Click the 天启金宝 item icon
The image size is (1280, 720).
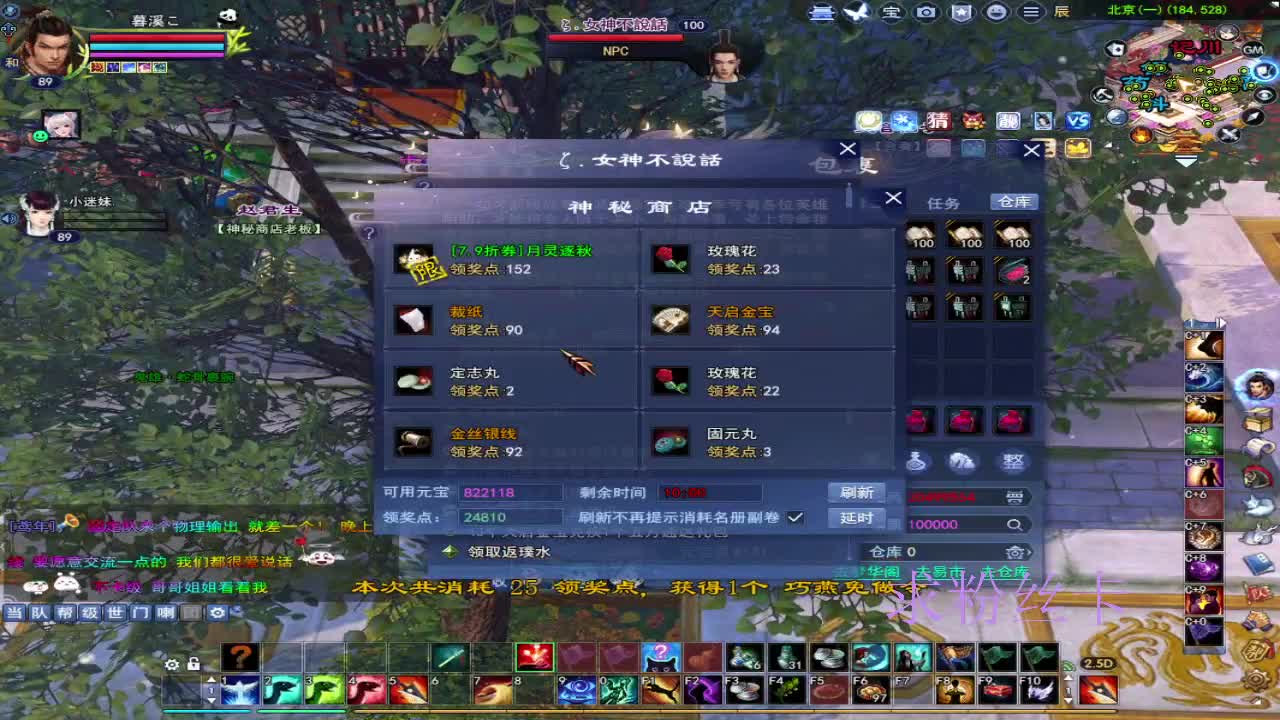(671, 320)
